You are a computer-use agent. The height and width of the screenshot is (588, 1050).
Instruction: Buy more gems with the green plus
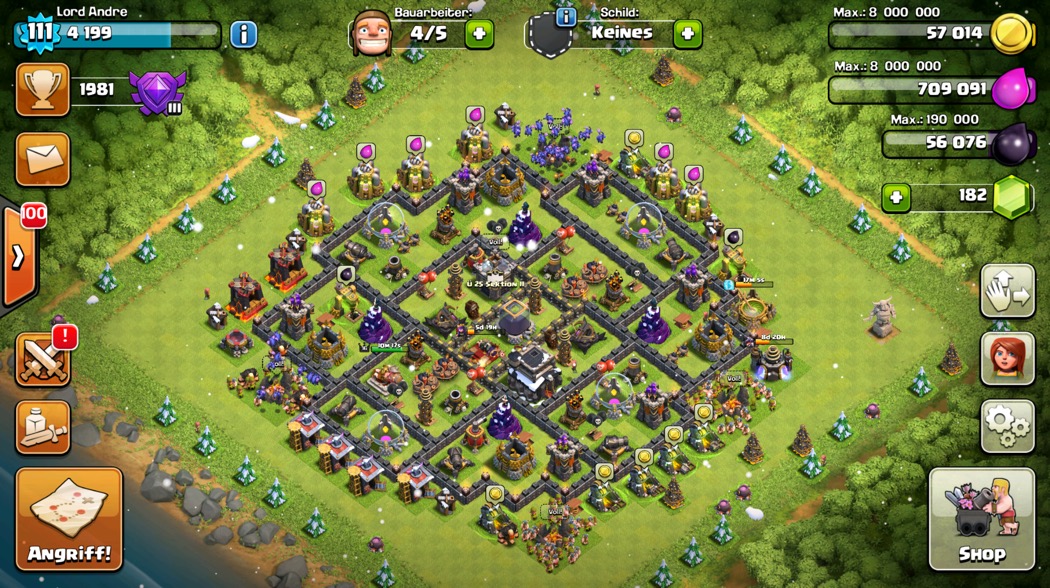(896, 197)
